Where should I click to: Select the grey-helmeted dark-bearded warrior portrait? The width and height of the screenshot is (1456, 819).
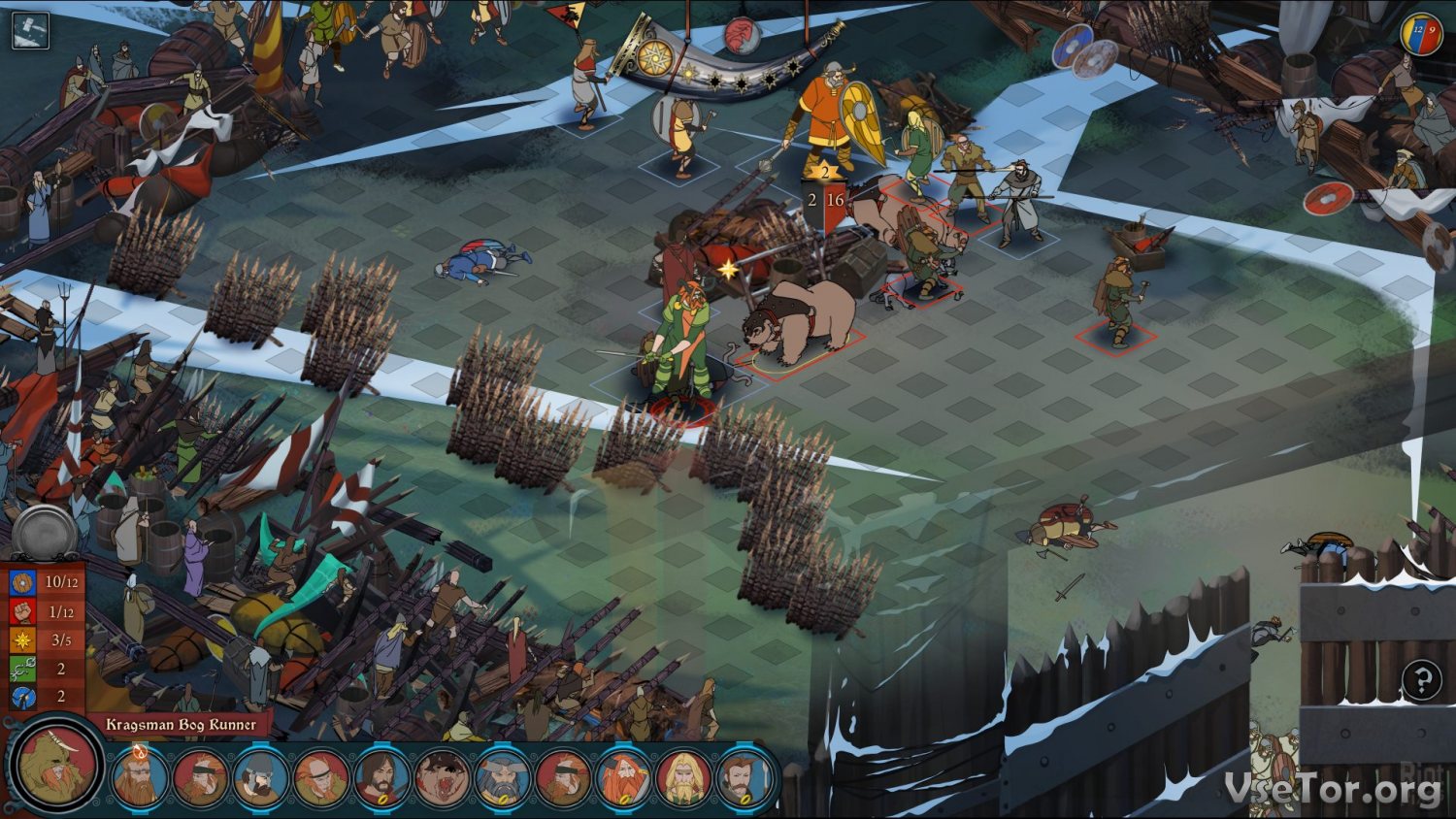(260, 779)
